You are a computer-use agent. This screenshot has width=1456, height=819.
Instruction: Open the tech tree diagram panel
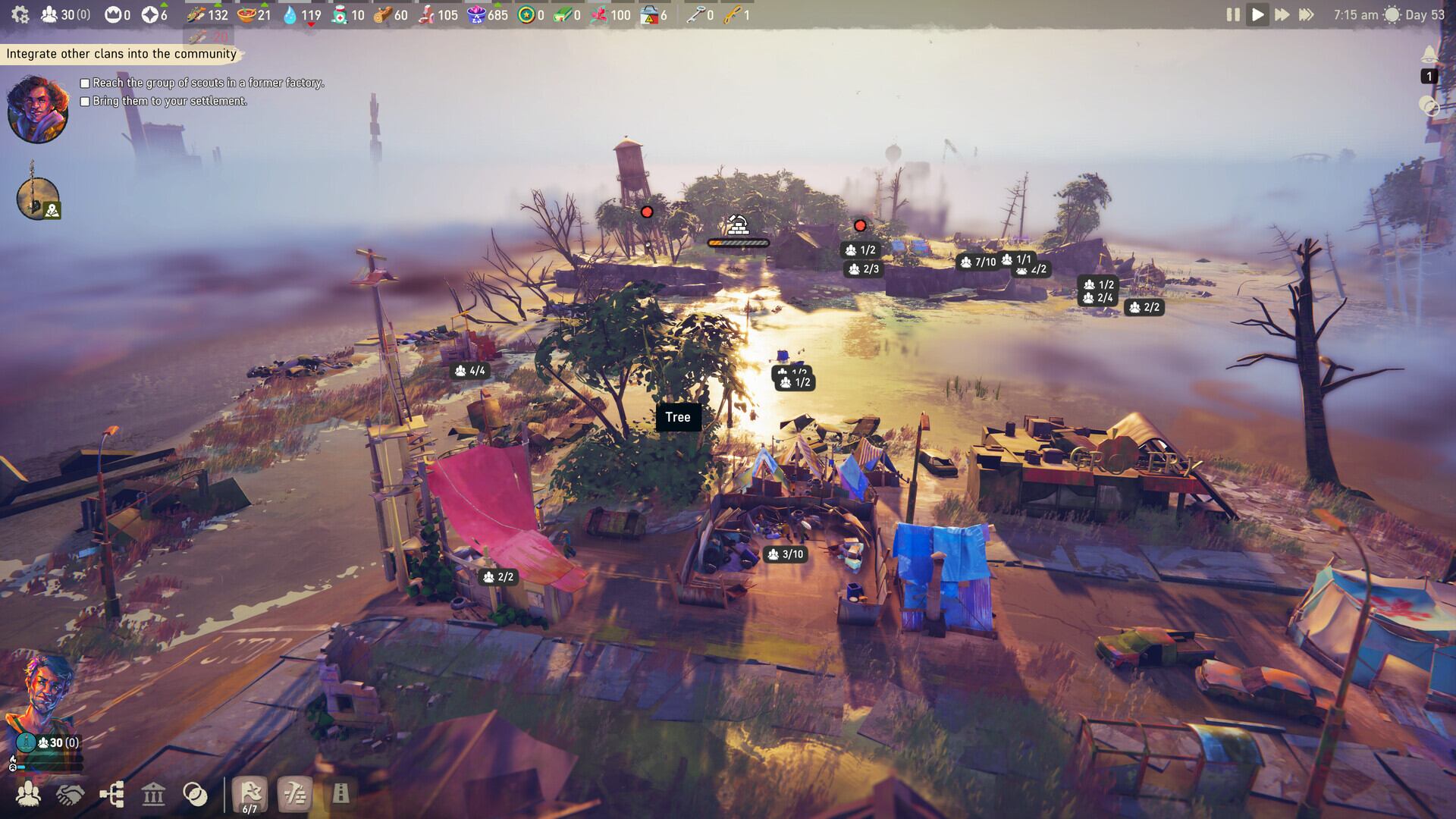point(112,794)
